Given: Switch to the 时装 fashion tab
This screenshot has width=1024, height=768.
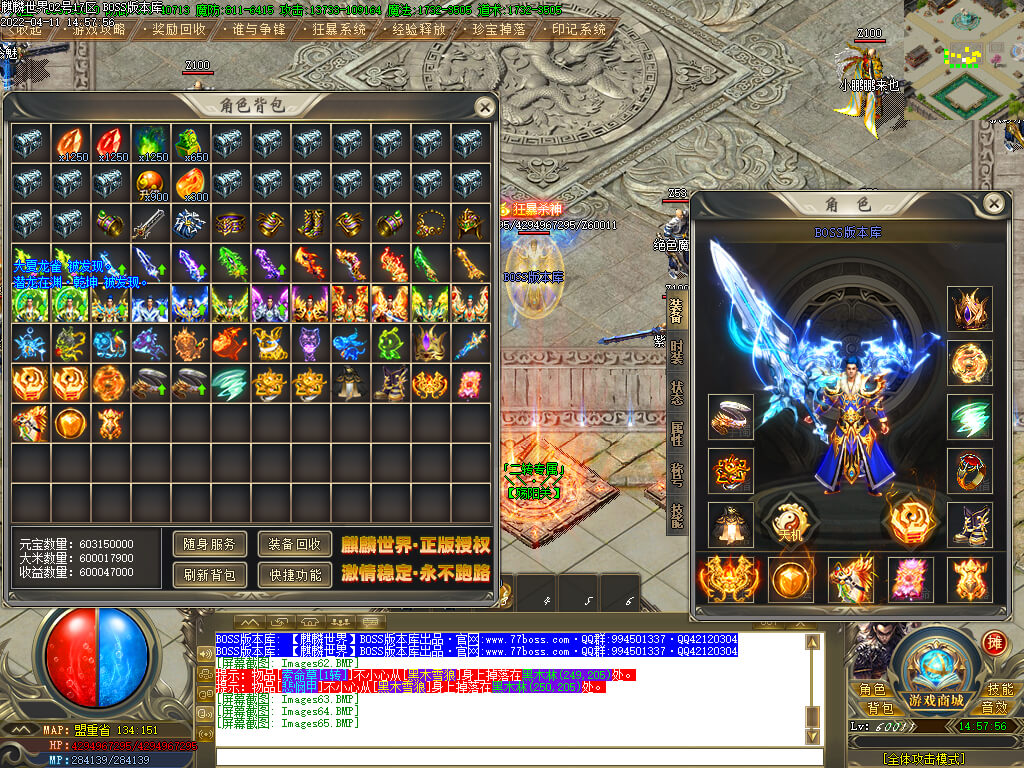Looking at the screenshot, I should point(677,351).
